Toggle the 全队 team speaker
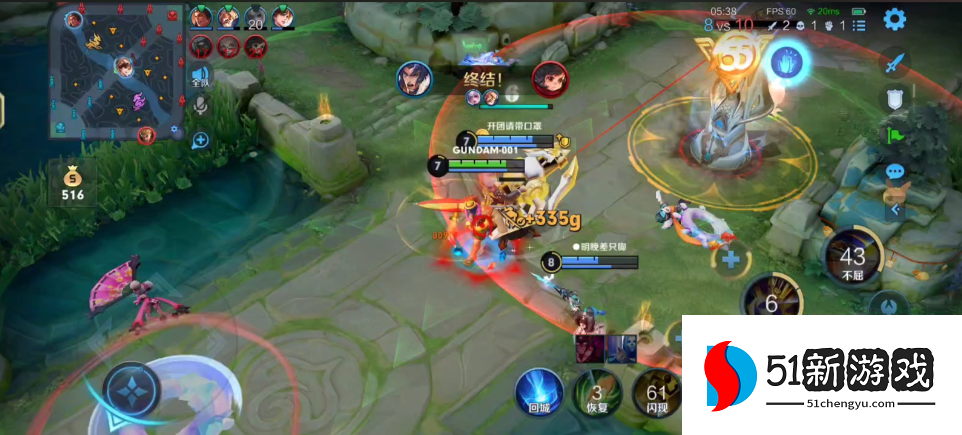Screen dimensions: 962x435 point(200,76)
